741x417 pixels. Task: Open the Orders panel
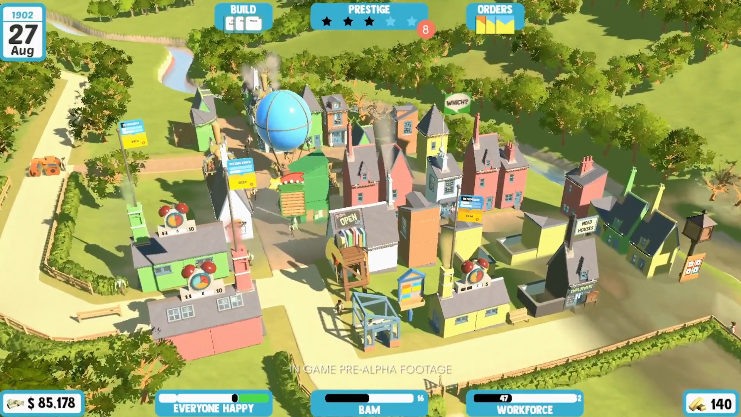pyautogui.click(x=495, y=17)
